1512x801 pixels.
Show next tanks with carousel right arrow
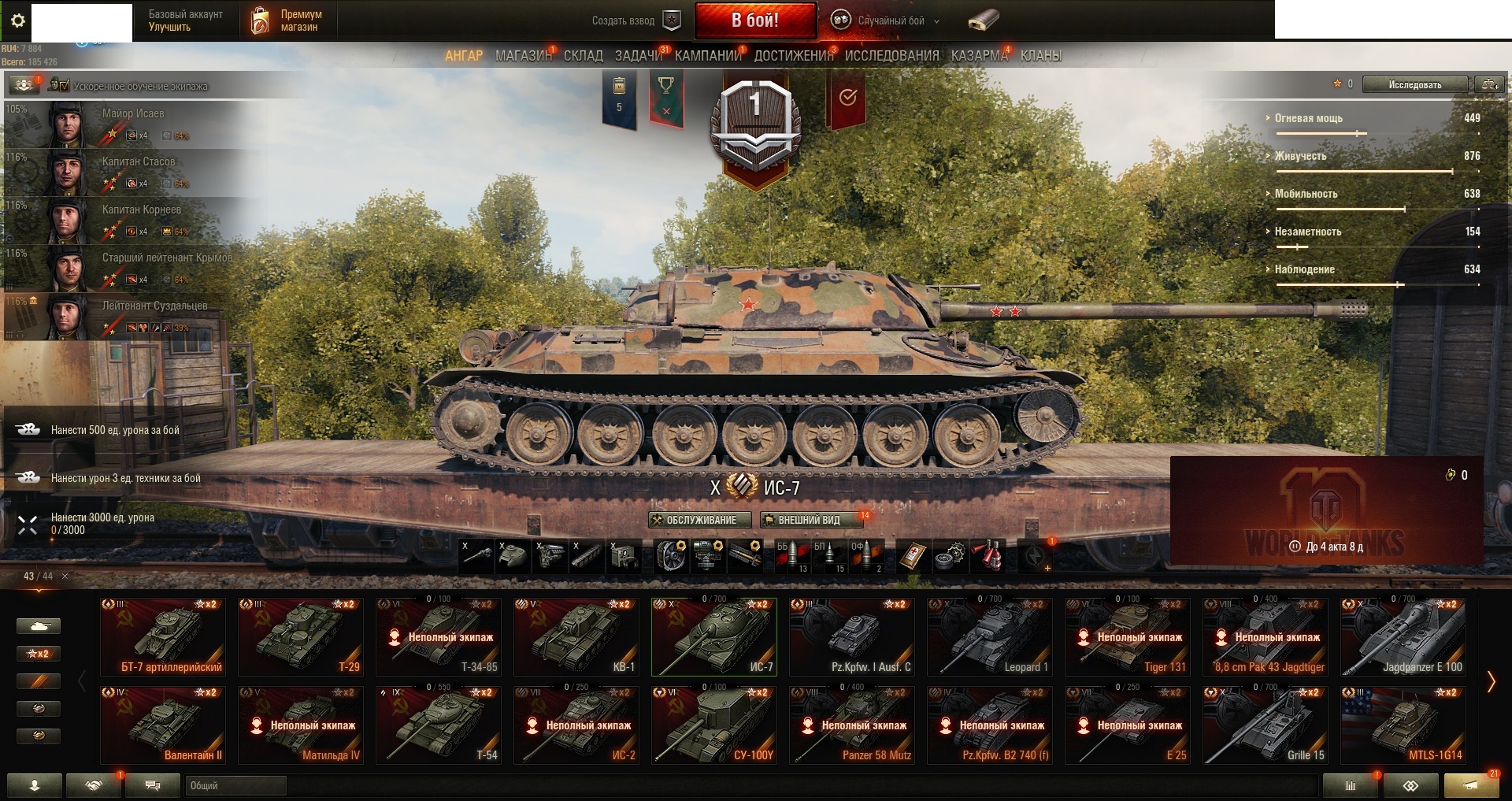pos(1490,682)
